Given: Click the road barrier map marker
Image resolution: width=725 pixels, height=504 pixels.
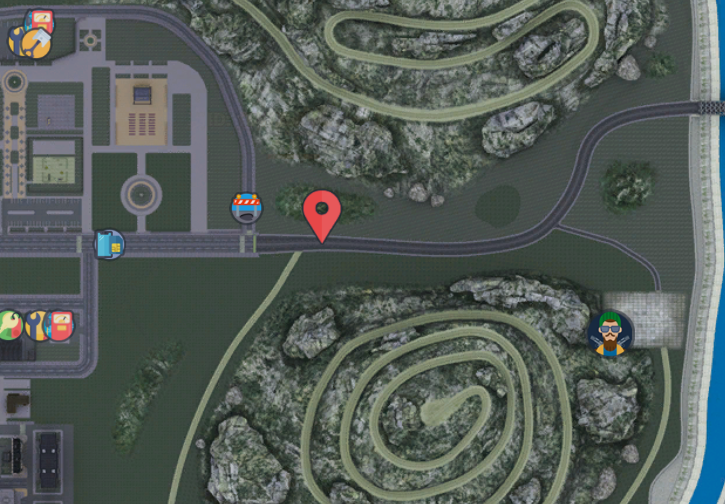Looking at the screenshot, I should 246,207.
